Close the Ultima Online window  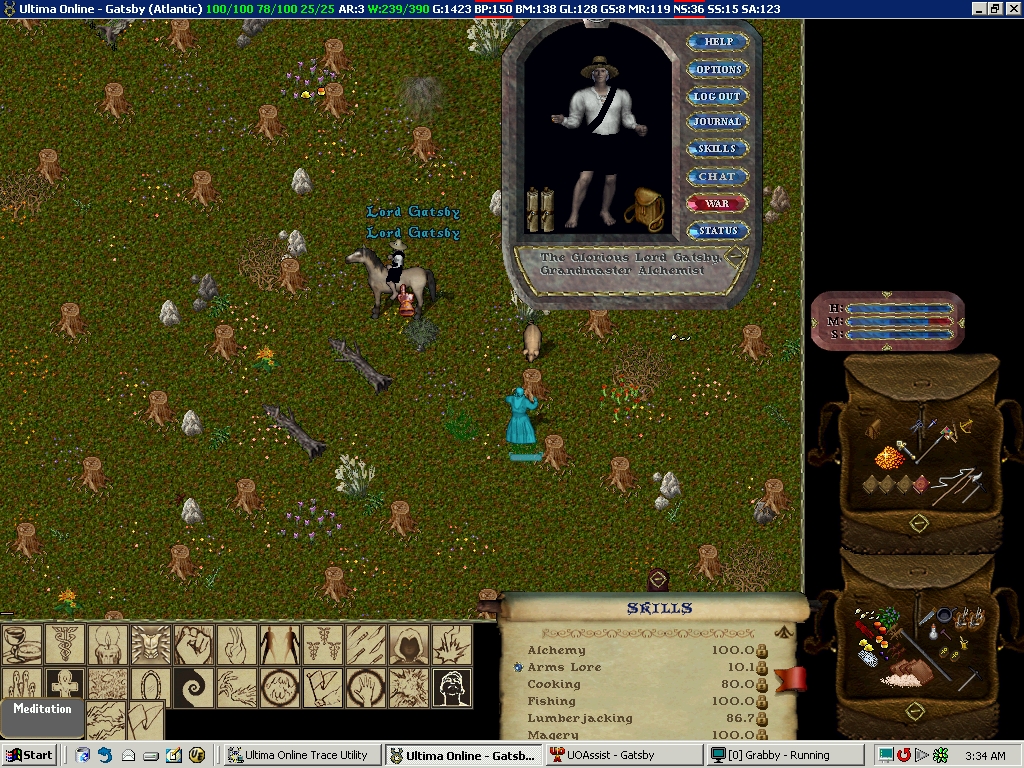click(x=1013, y=9)
